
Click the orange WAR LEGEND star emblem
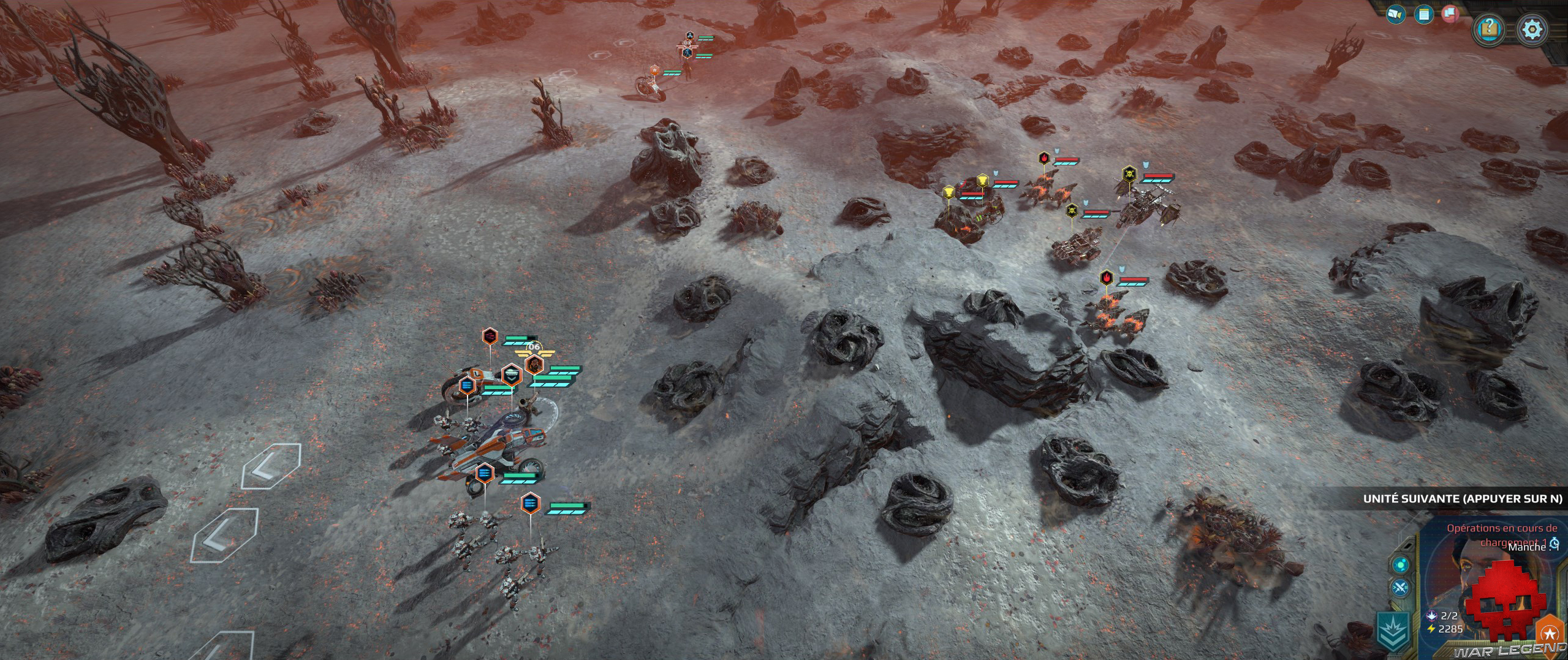click(1549, 632)
